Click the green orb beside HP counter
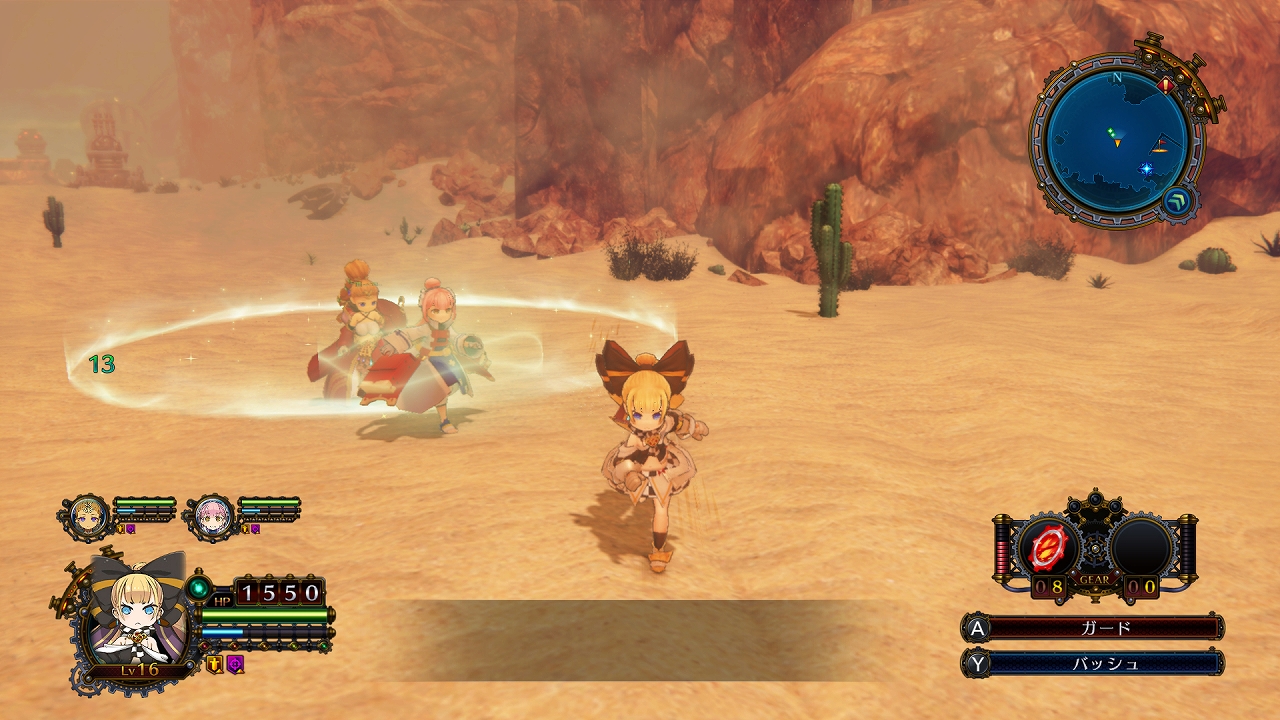Screen dimensions: 1280x720 click(198, 586)
